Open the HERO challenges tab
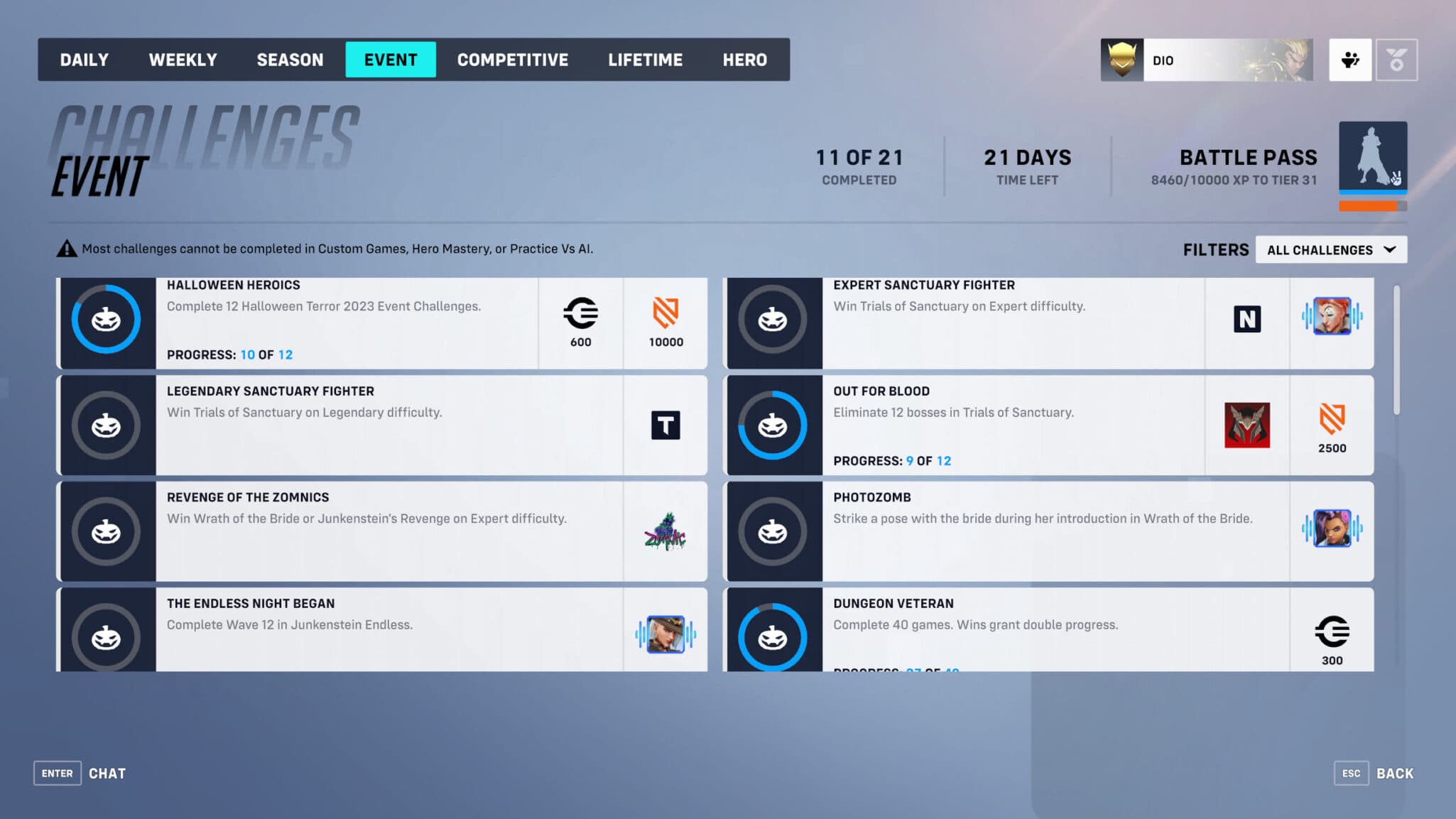 (744, 60)
